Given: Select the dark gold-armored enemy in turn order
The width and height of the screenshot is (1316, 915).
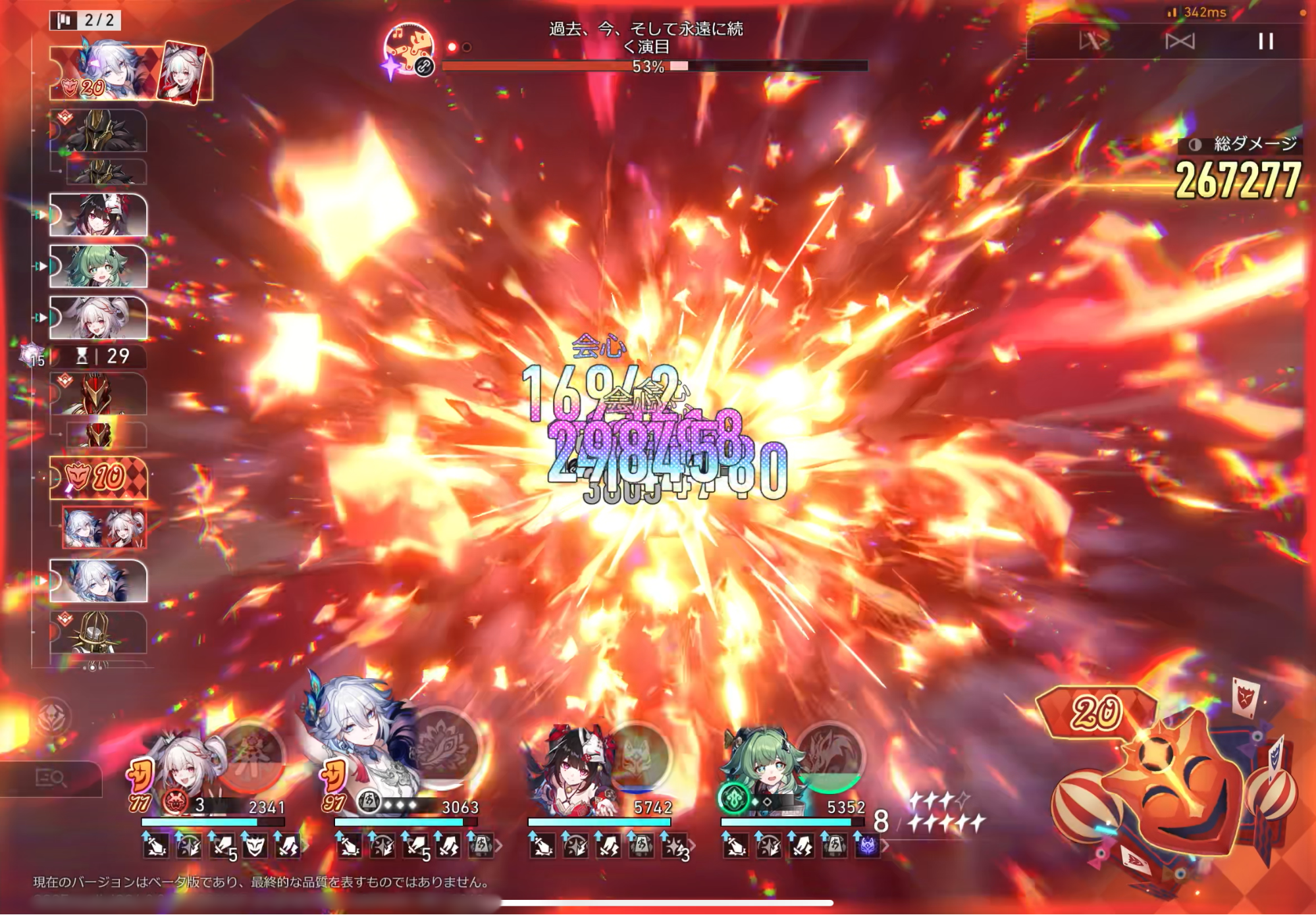Looking at the screenshot, I should tap(99, 131).
